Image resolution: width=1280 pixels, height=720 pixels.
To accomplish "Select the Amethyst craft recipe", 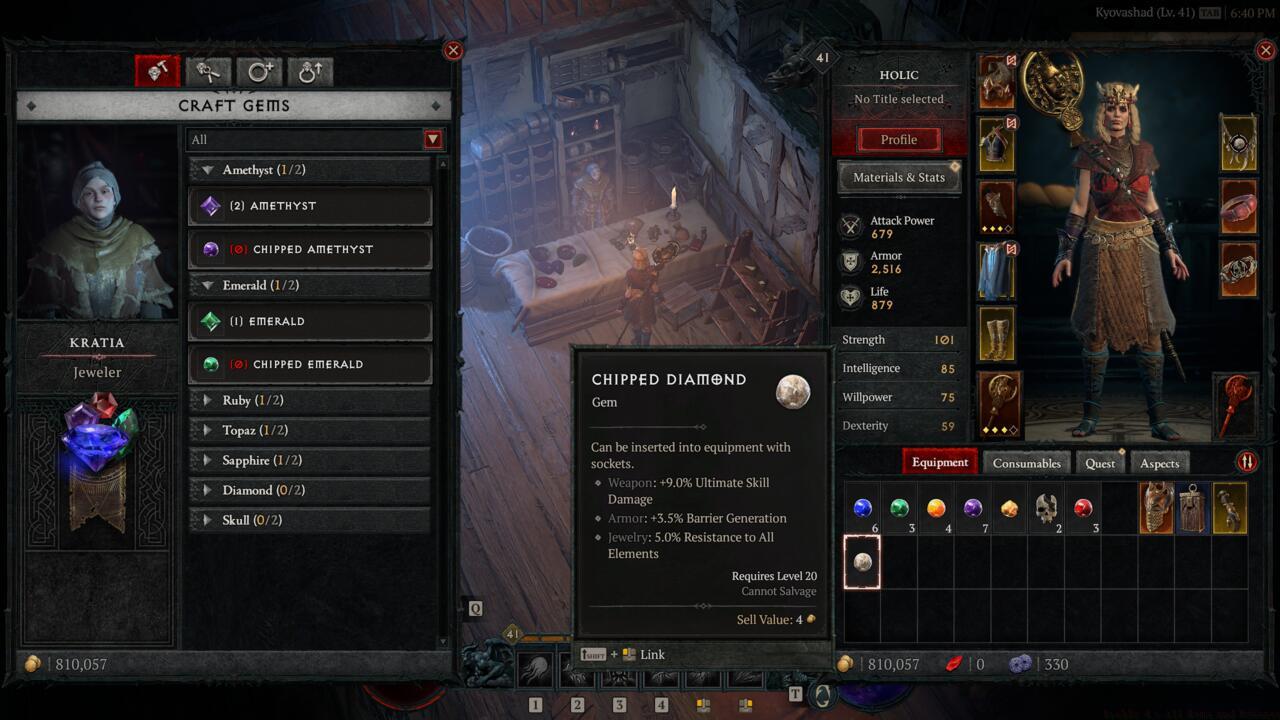I will pyautogui.click(x=310, y=206).
